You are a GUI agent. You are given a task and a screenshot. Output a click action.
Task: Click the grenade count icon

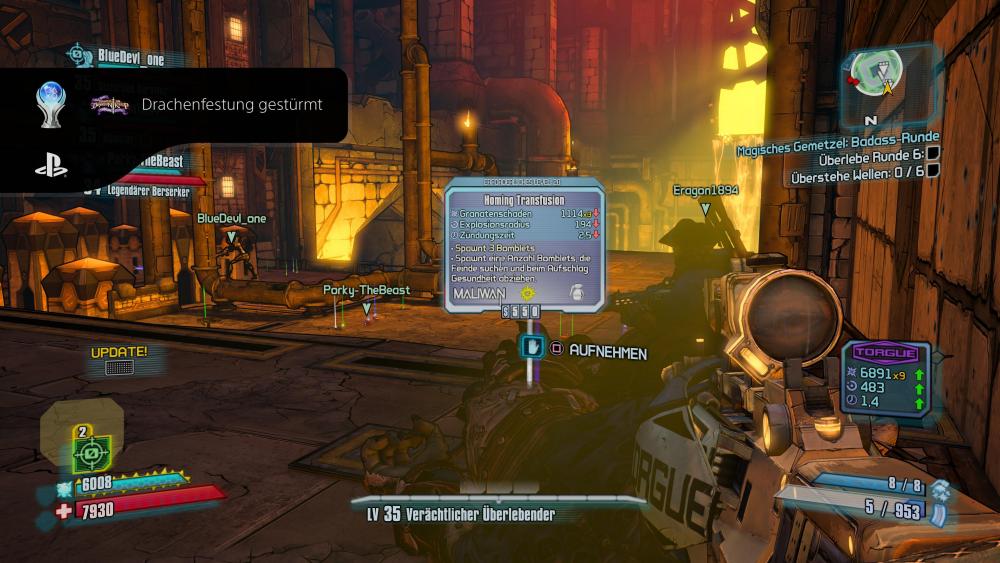938,489
